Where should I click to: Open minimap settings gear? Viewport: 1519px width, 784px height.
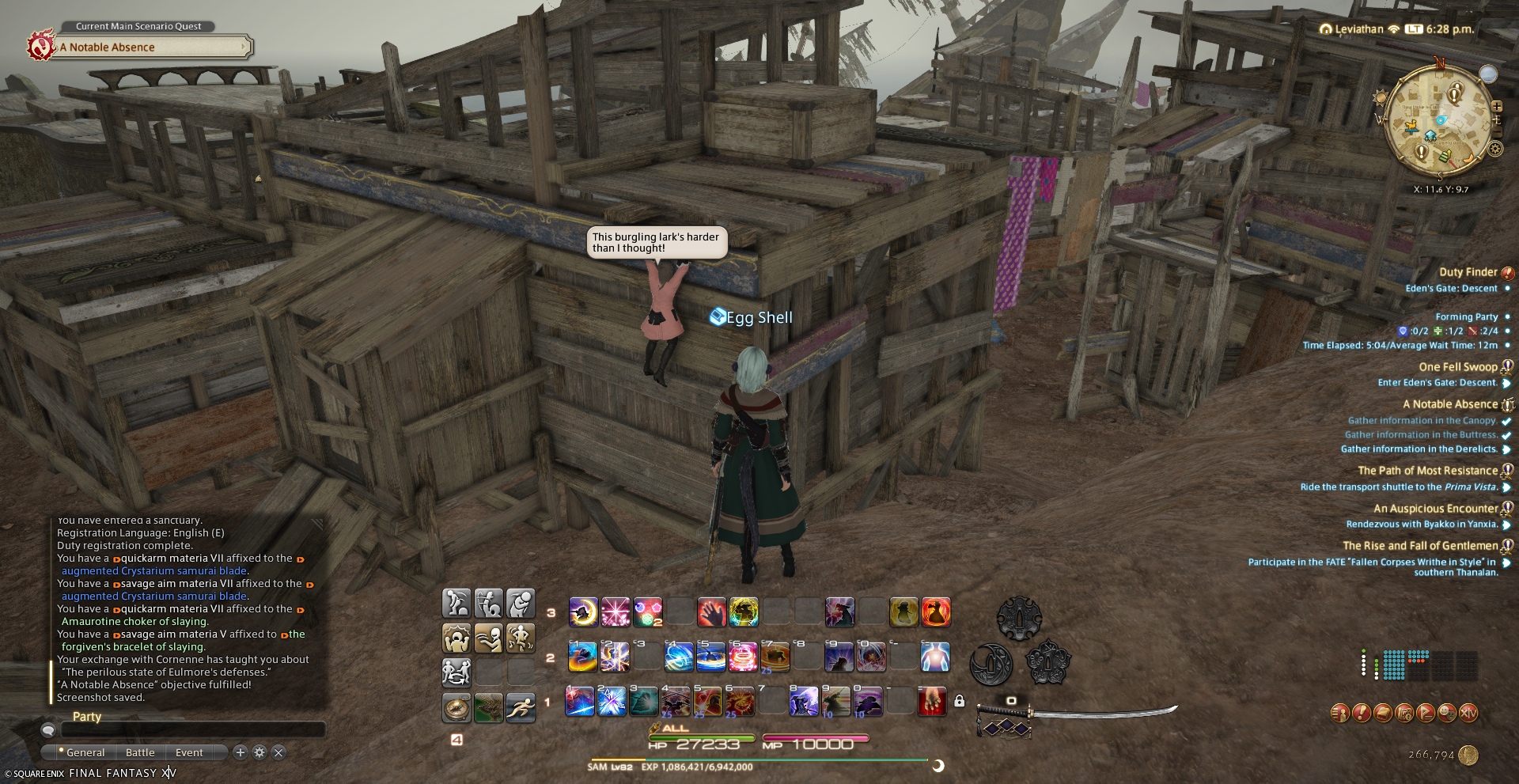(x=1495, y=149)
